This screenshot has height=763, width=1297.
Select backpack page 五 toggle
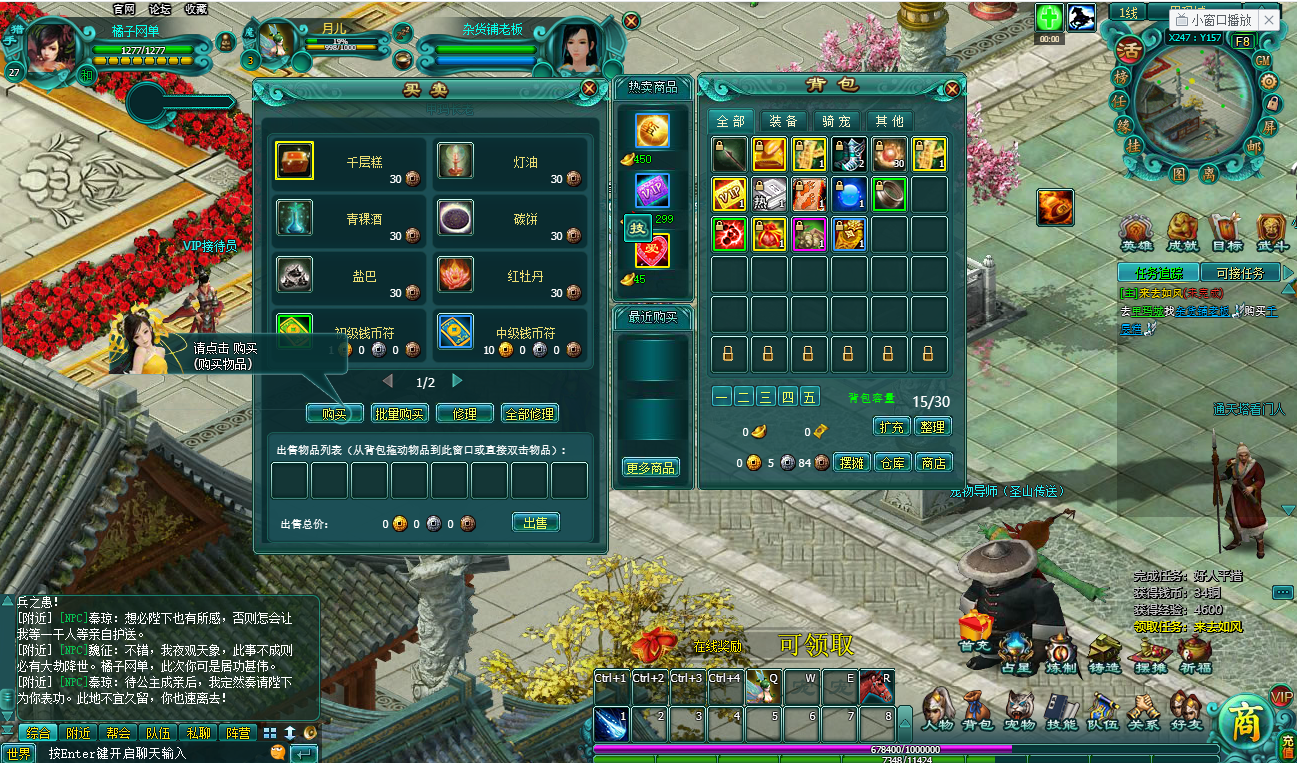(x=809, y=396)
